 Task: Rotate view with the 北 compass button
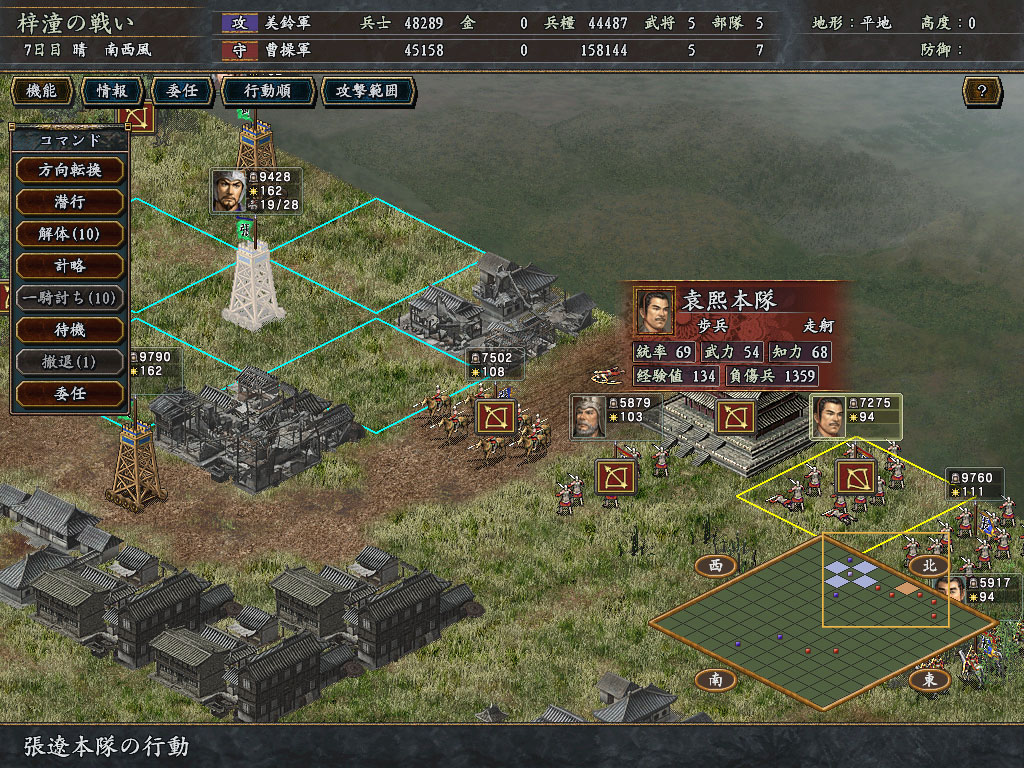tap(929, 565)
